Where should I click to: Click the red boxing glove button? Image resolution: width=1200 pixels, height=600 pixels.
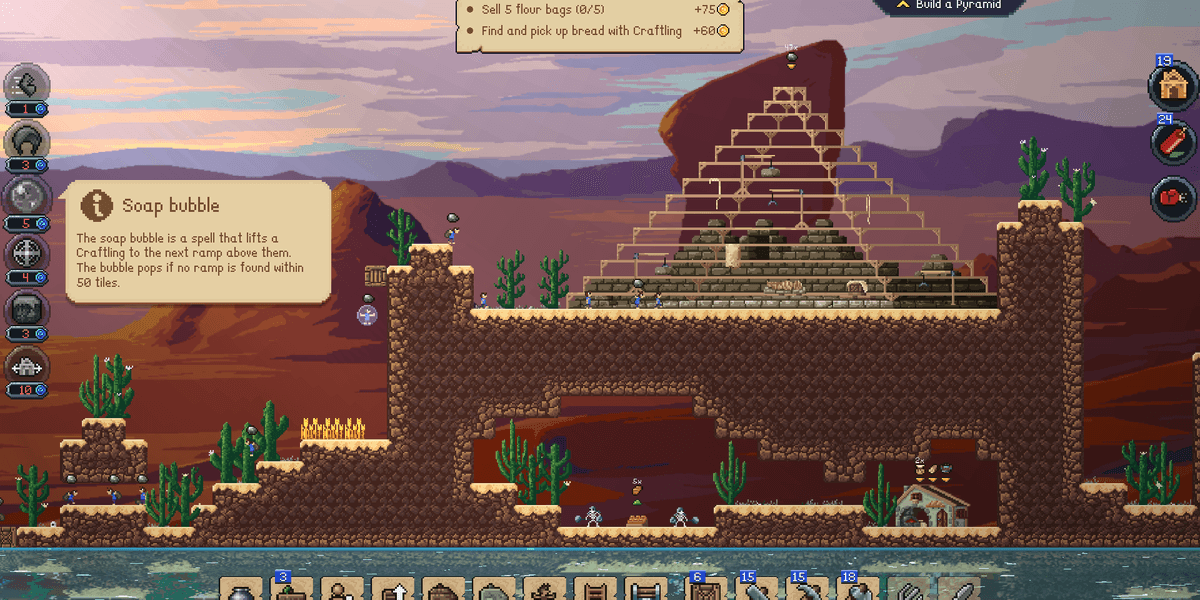(1172, 198)
